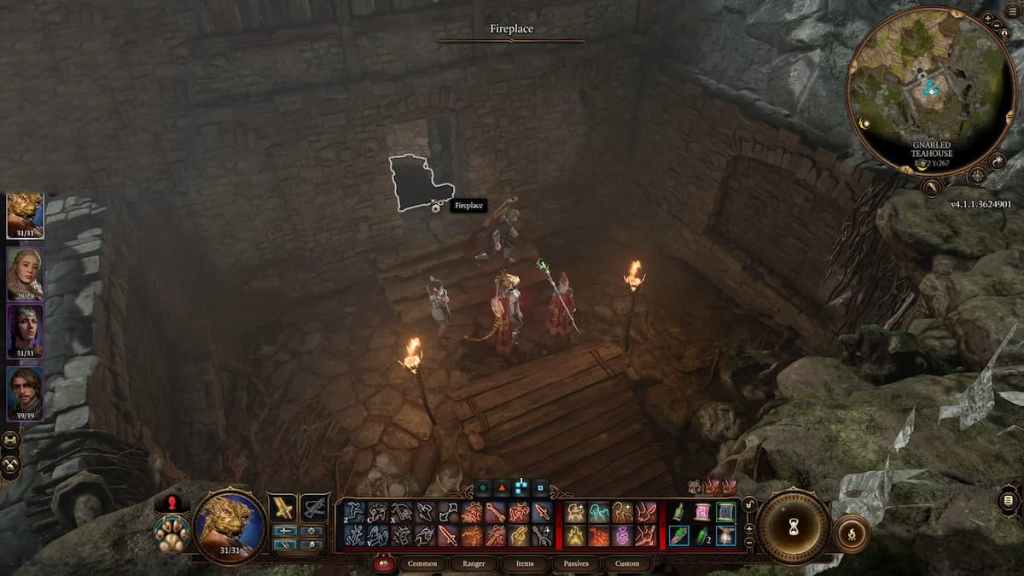Click the minimap zoom-in plus button

(x=987, y=19)
